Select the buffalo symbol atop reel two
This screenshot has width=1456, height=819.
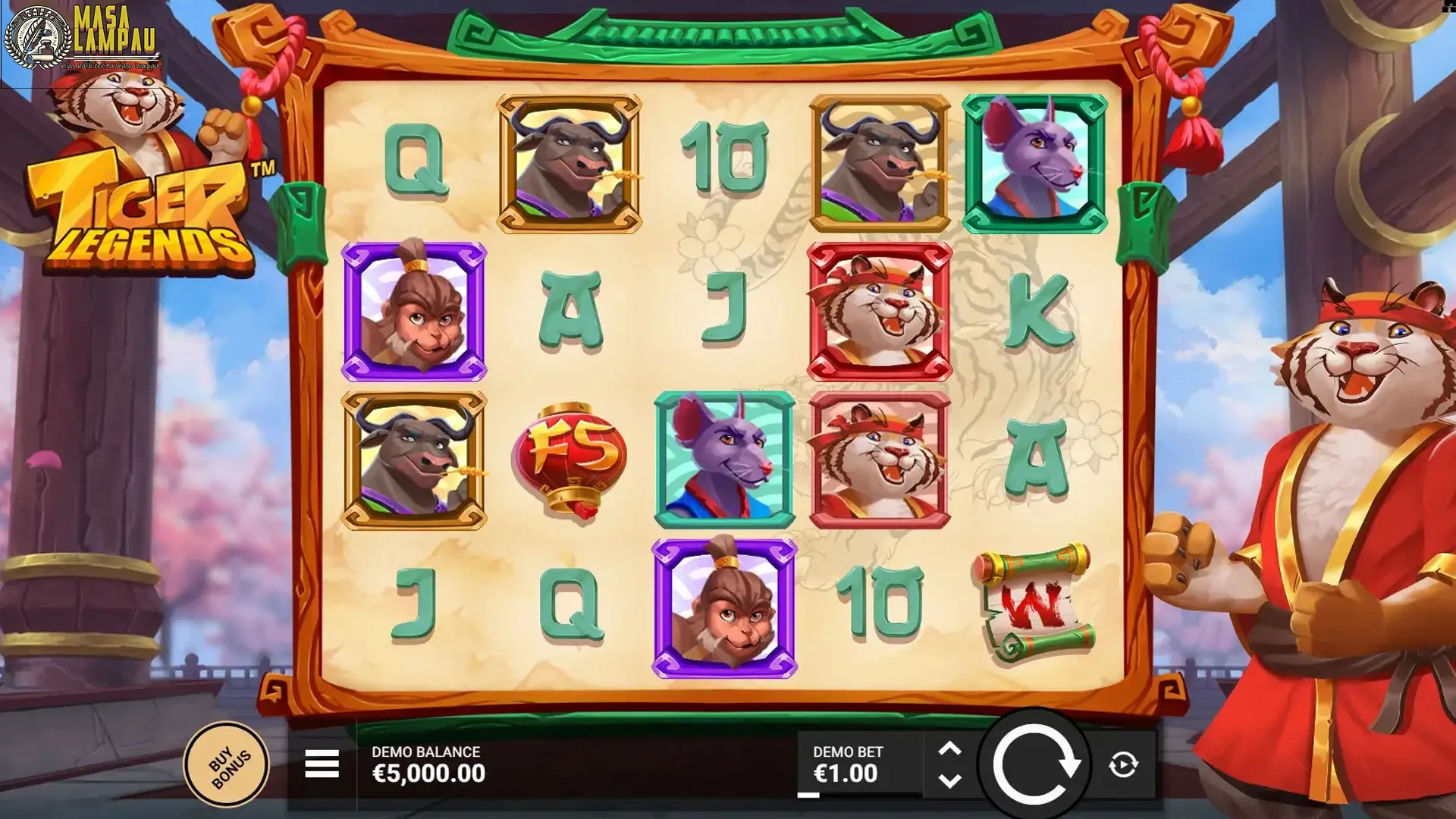coord(570,162)
